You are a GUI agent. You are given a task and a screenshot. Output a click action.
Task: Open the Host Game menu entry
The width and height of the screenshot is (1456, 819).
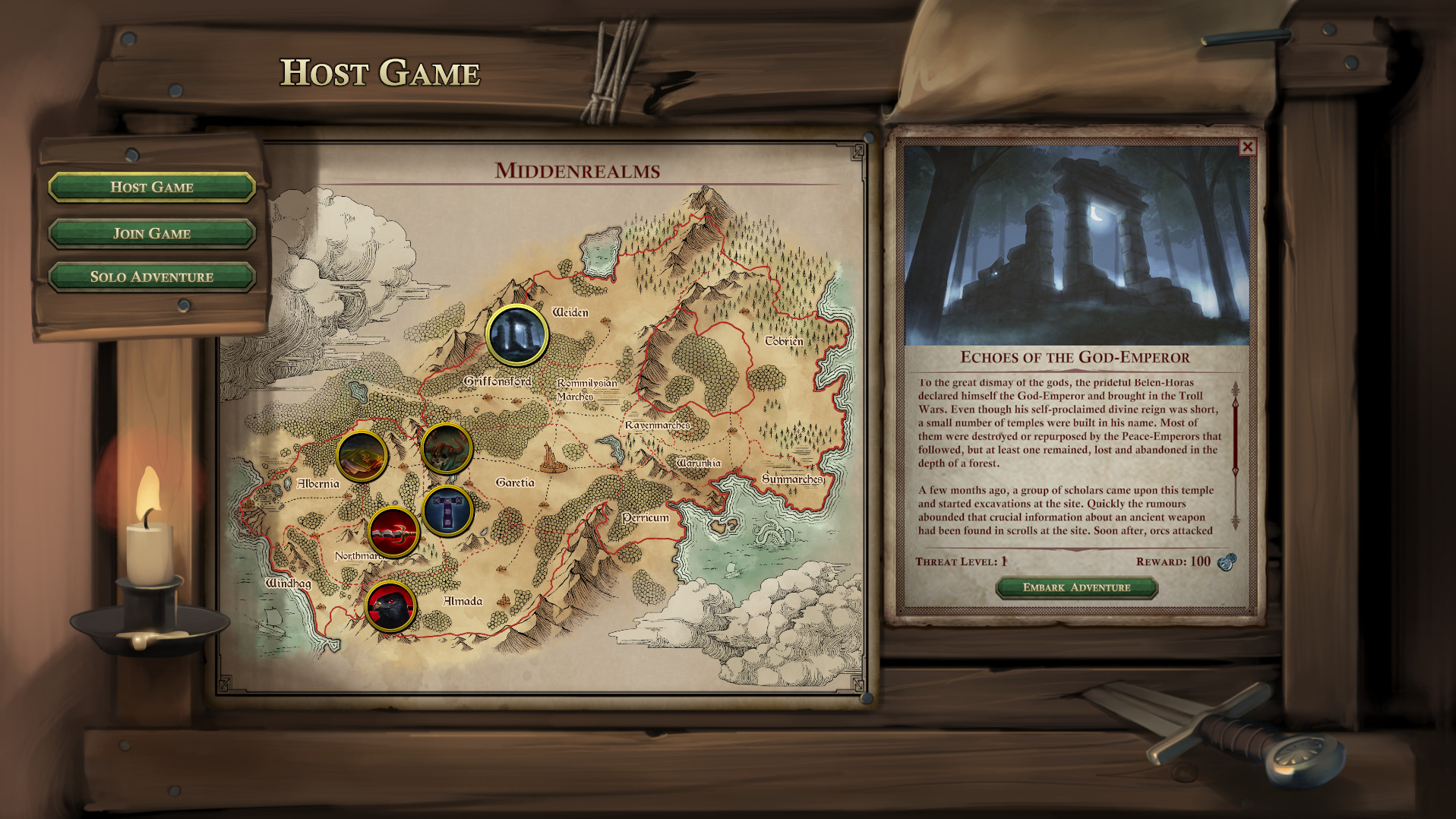(x=150, y=187)
